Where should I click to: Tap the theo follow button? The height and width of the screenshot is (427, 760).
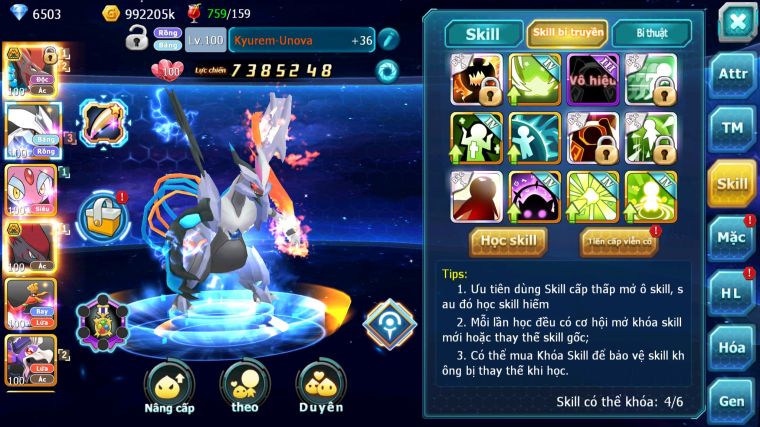click(245, 388)
